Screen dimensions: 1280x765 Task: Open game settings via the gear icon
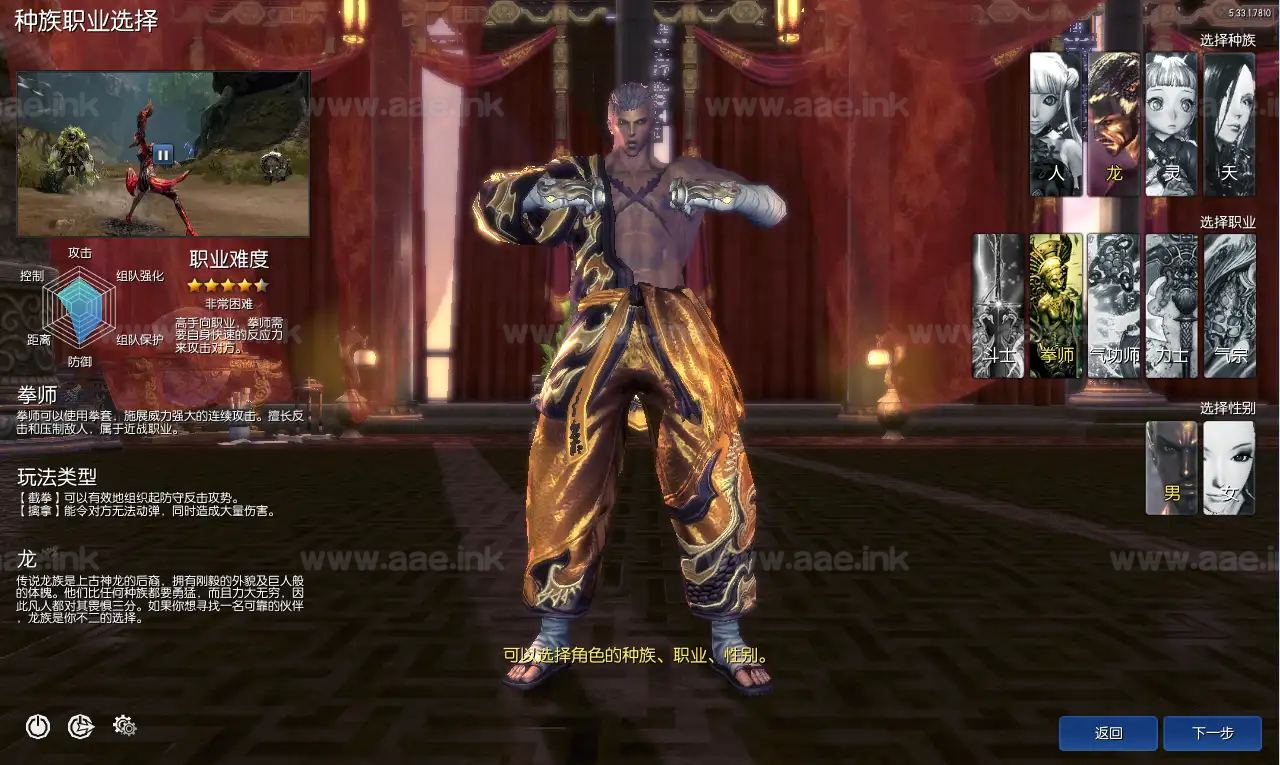(124, 727)
